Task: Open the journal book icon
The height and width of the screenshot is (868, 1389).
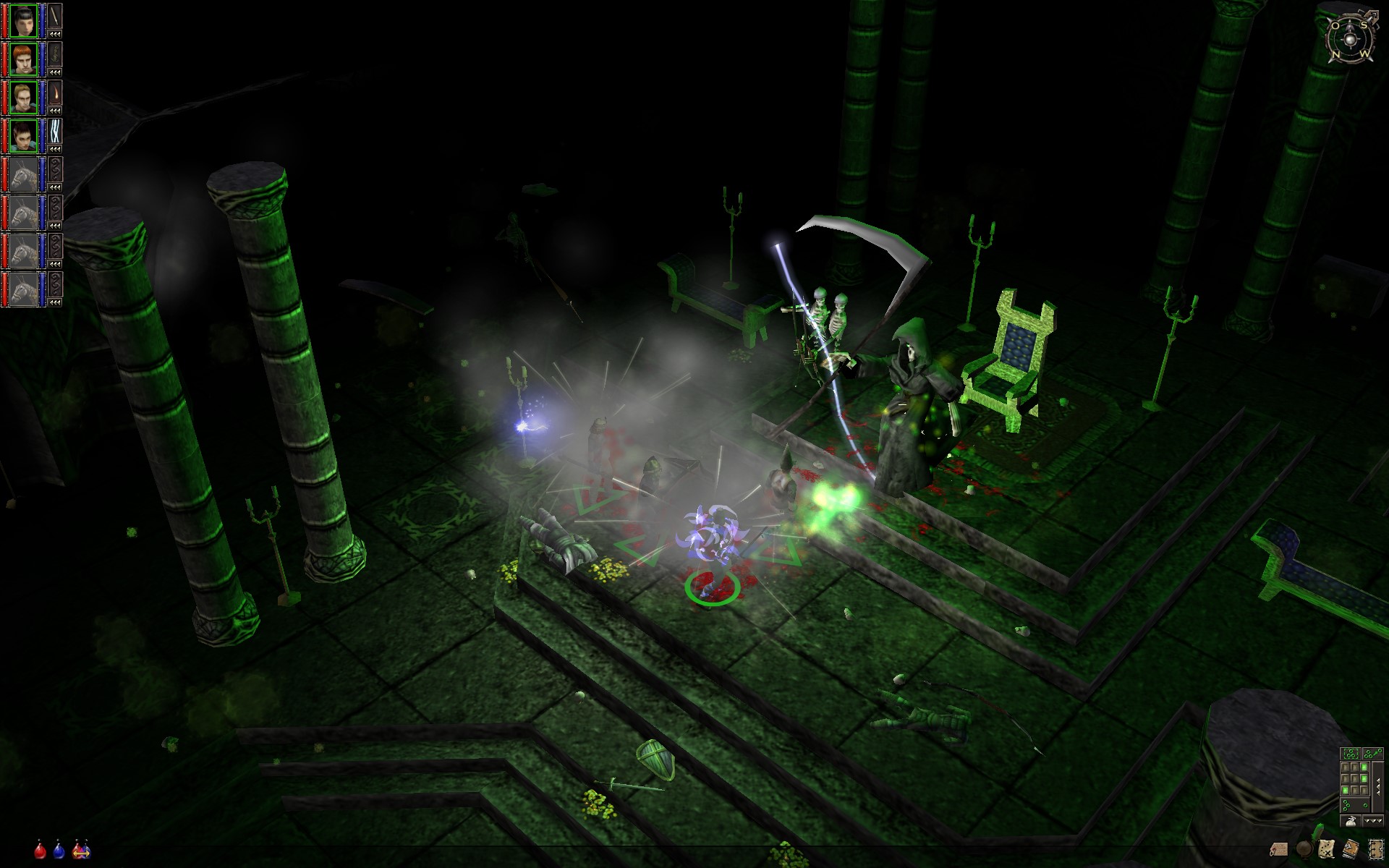Action: pos(1350,848)
